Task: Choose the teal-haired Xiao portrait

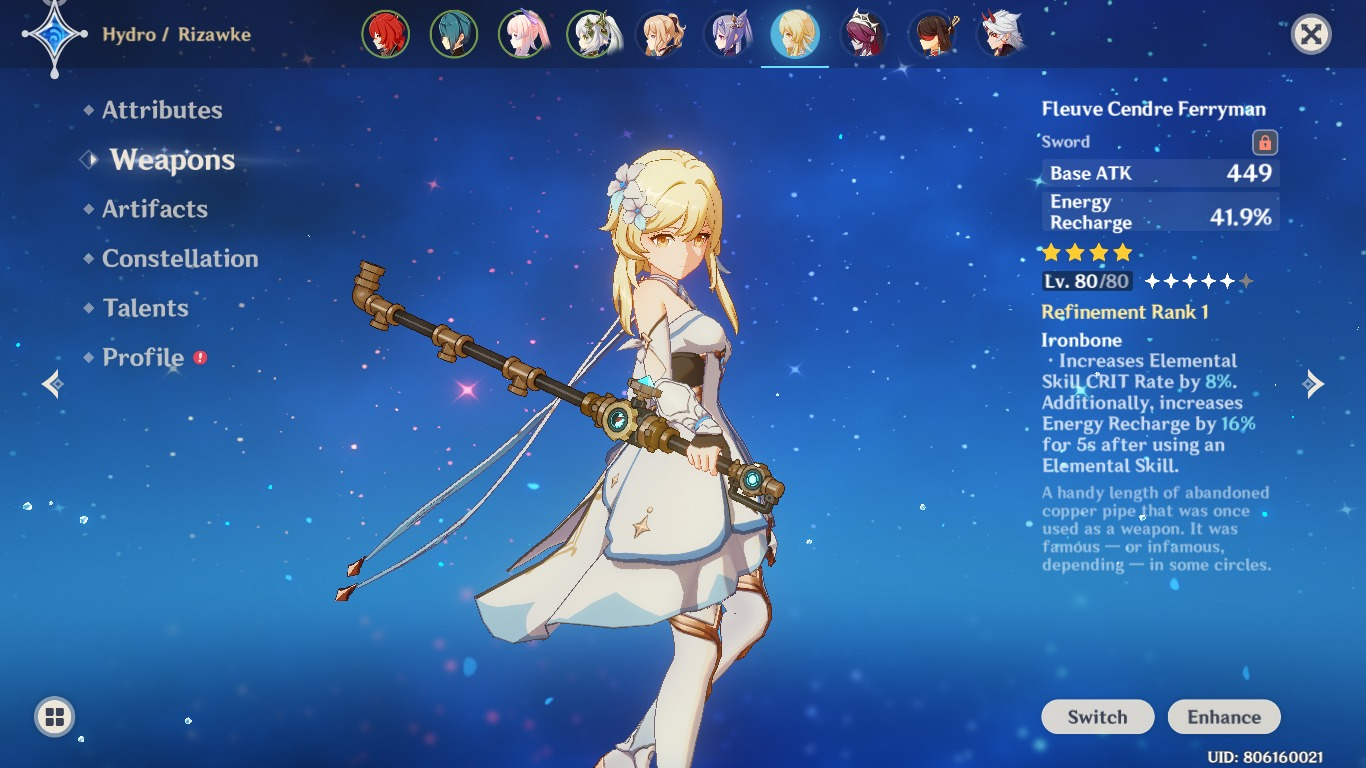Action: coord(454,35)
